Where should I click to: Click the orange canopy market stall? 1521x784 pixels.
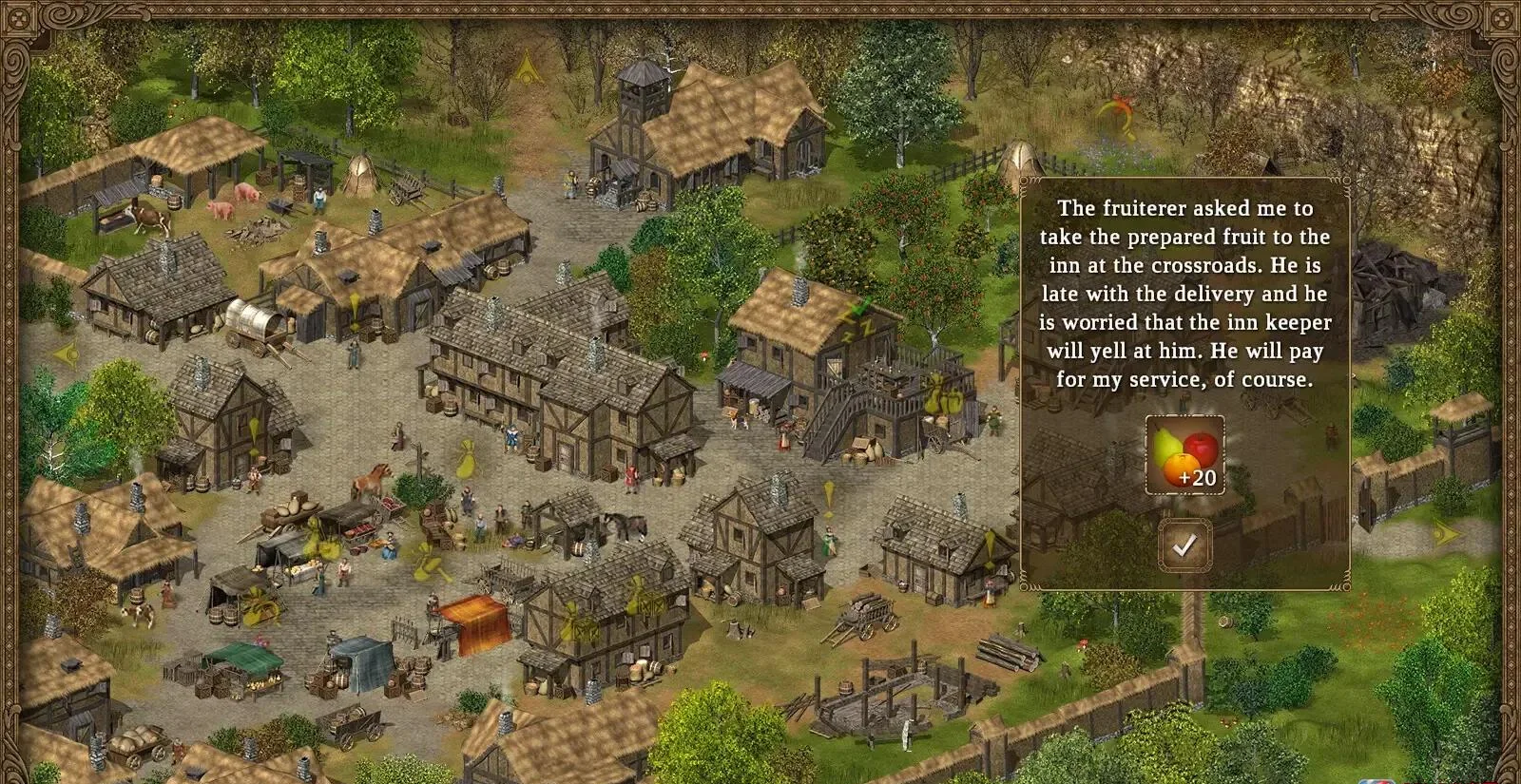point(473,622)
